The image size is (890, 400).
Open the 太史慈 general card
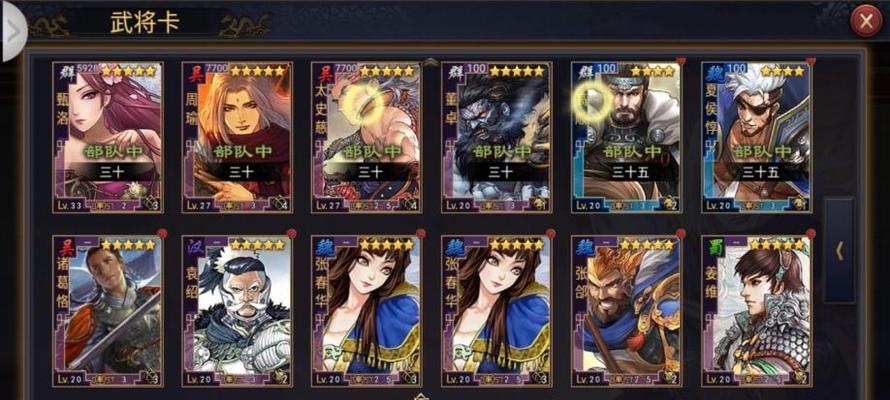point(366,137)
